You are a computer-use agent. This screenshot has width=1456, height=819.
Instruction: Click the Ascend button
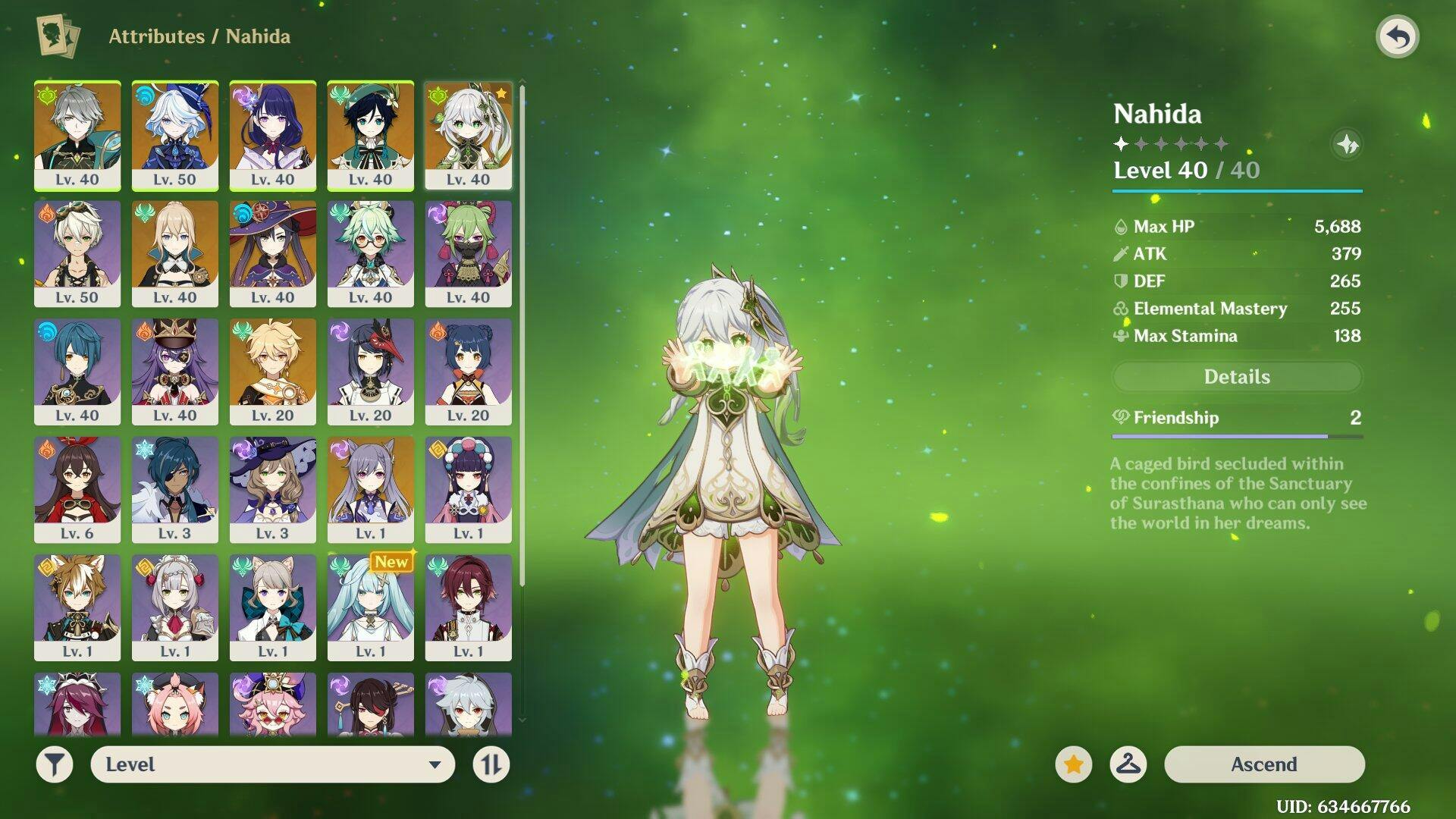[x=1264, y=764]
